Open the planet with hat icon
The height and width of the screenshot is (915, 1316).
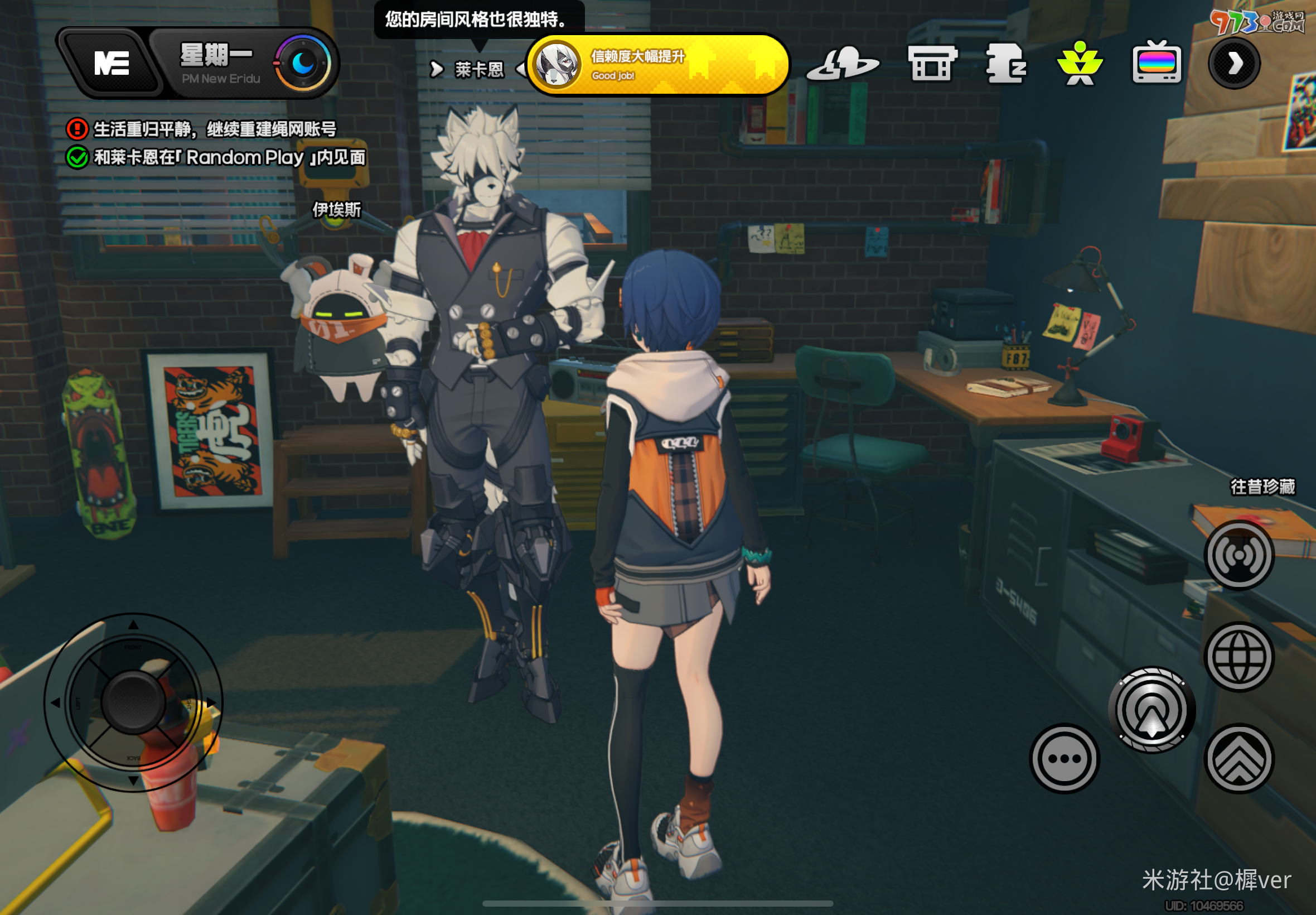click(842, 64)
